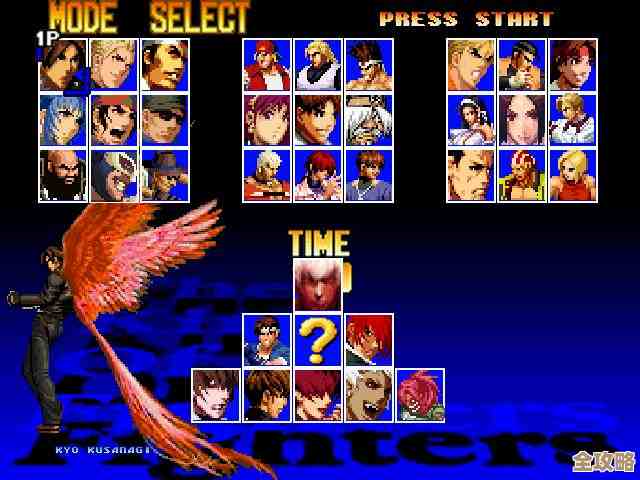Pick Billy with the striped bandana
This screenshot has width=640, height=480.
(x=522, y=175)
